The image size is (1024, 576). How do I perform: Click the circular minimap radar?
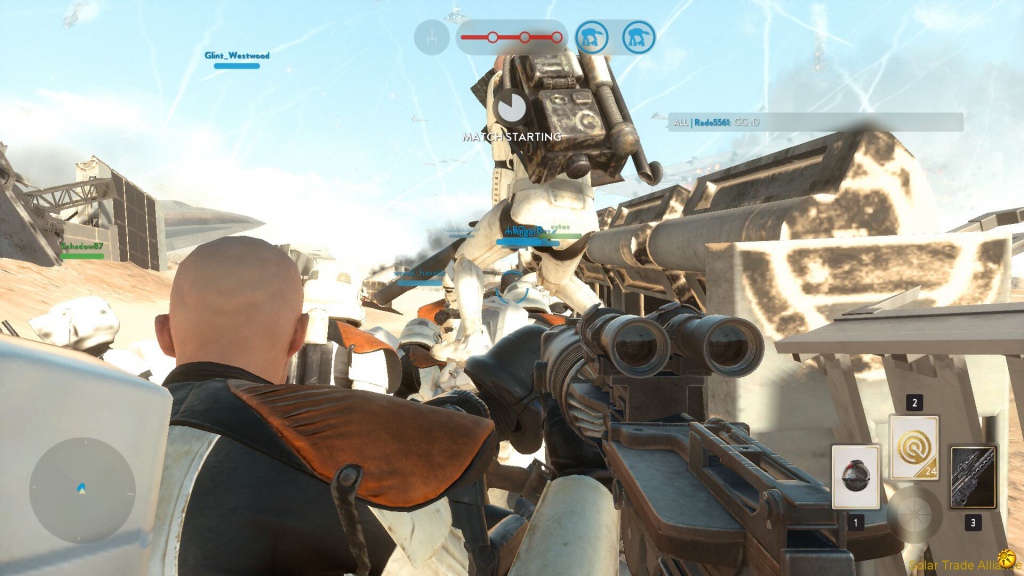(x=82, y=491)
